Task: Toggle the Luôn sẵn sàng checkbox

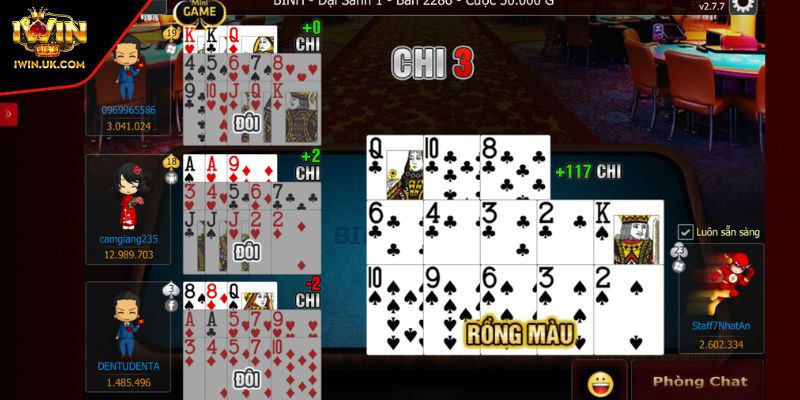Action: coord(686,232)
